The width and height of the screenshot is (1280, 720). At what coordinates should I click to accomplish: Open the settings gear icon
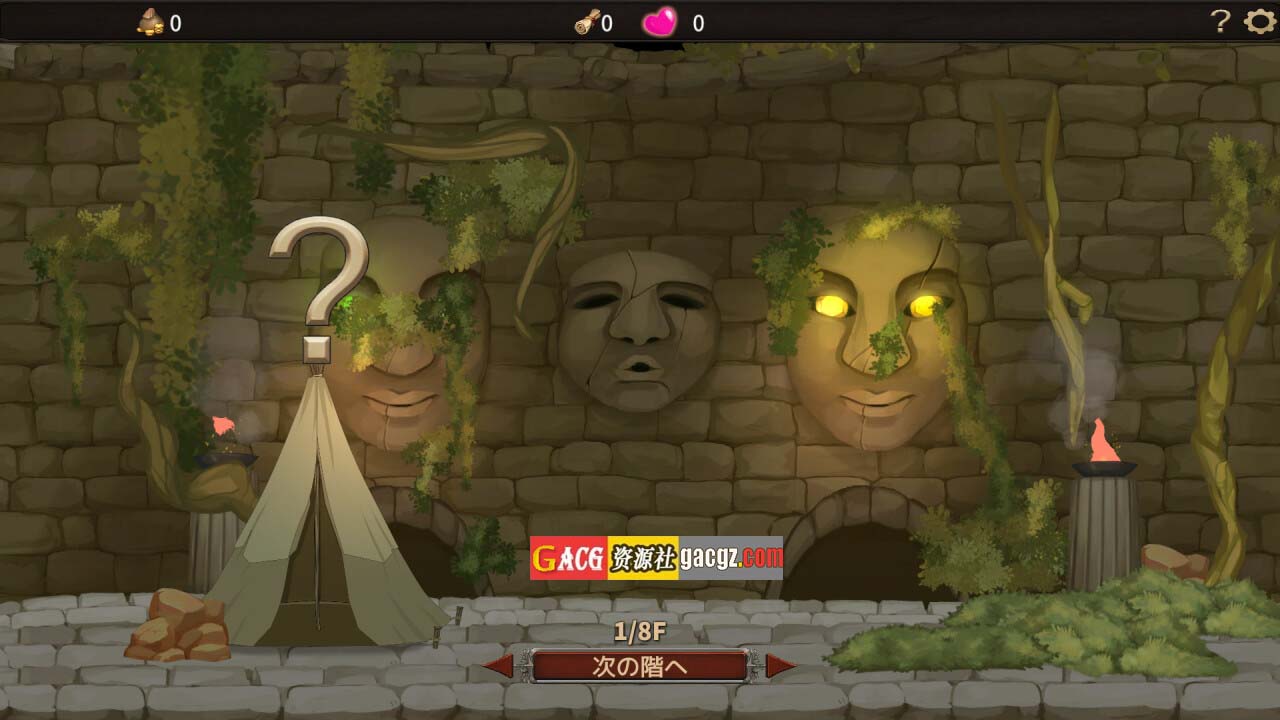click(1259, 21)
